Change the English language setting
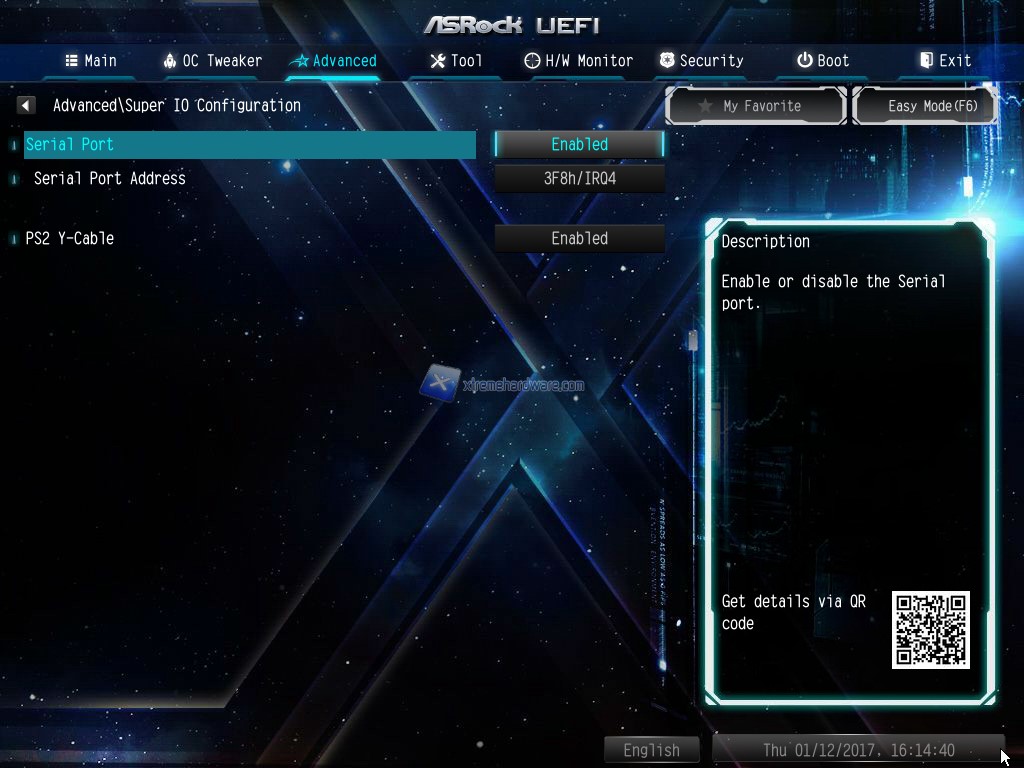 tap(651, 750)
